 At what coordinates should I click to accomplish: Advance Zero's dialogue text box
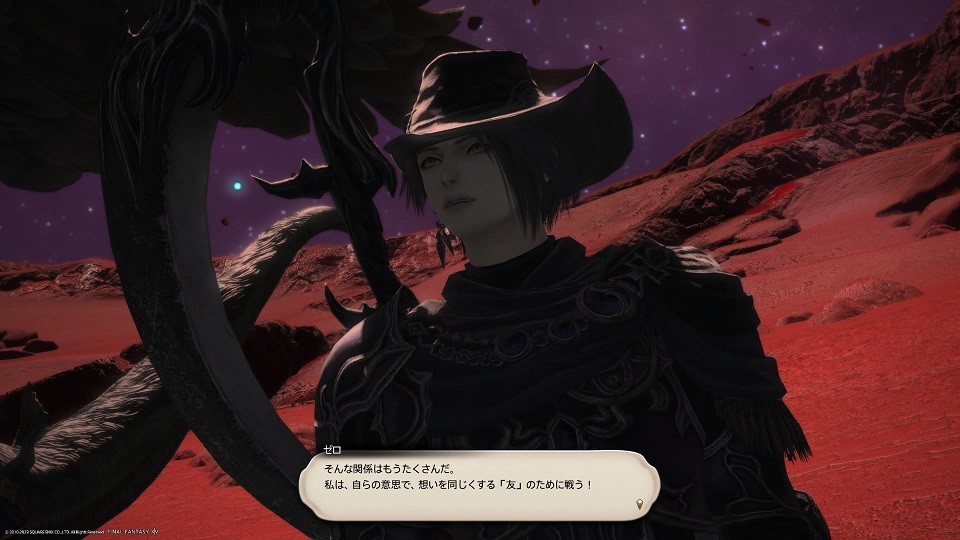click(478, 483)
